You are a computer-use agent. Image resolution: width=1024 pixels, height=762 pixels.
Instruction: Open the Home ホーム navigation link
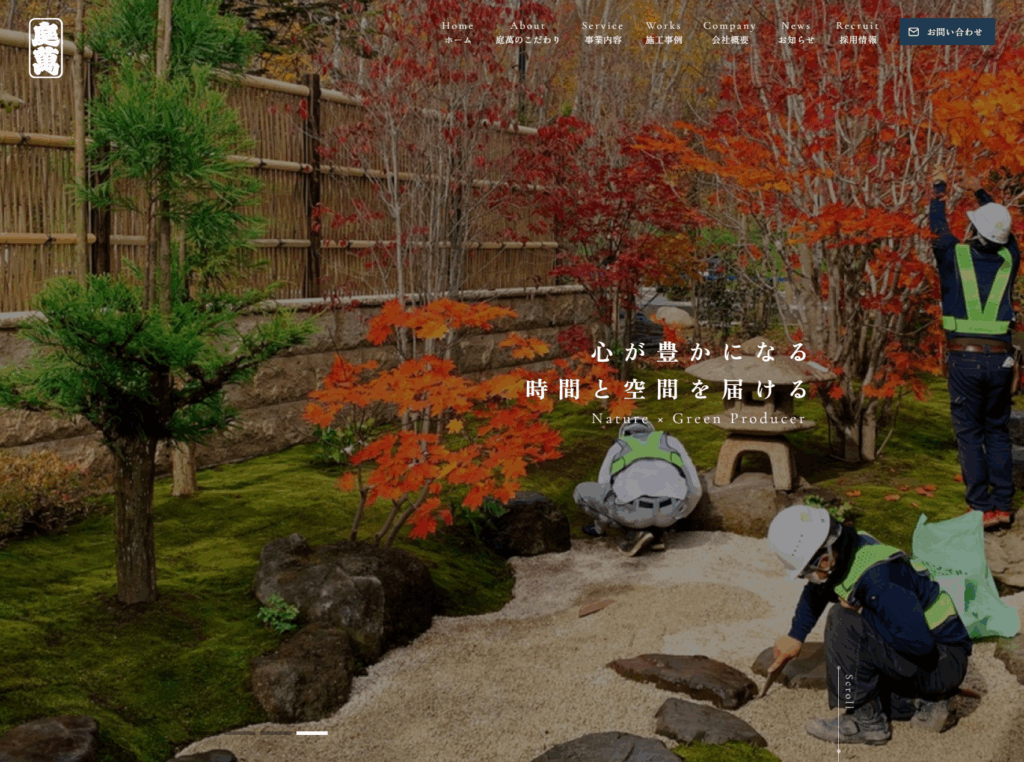tap(457, 32)
